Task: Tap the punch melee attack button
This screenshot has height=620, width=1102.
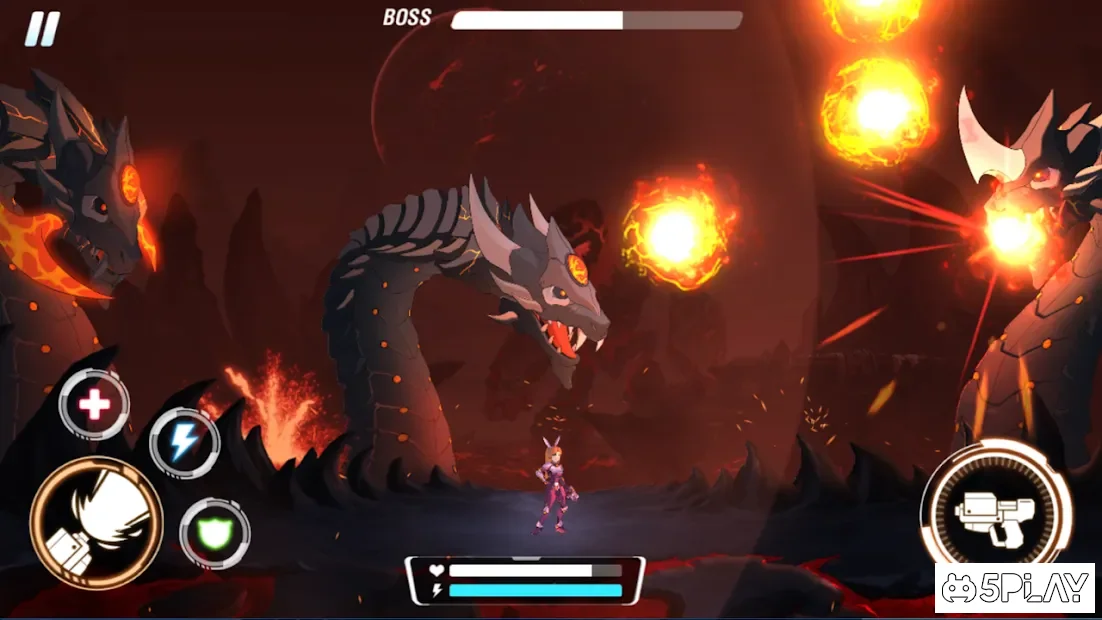Action: 96,523
